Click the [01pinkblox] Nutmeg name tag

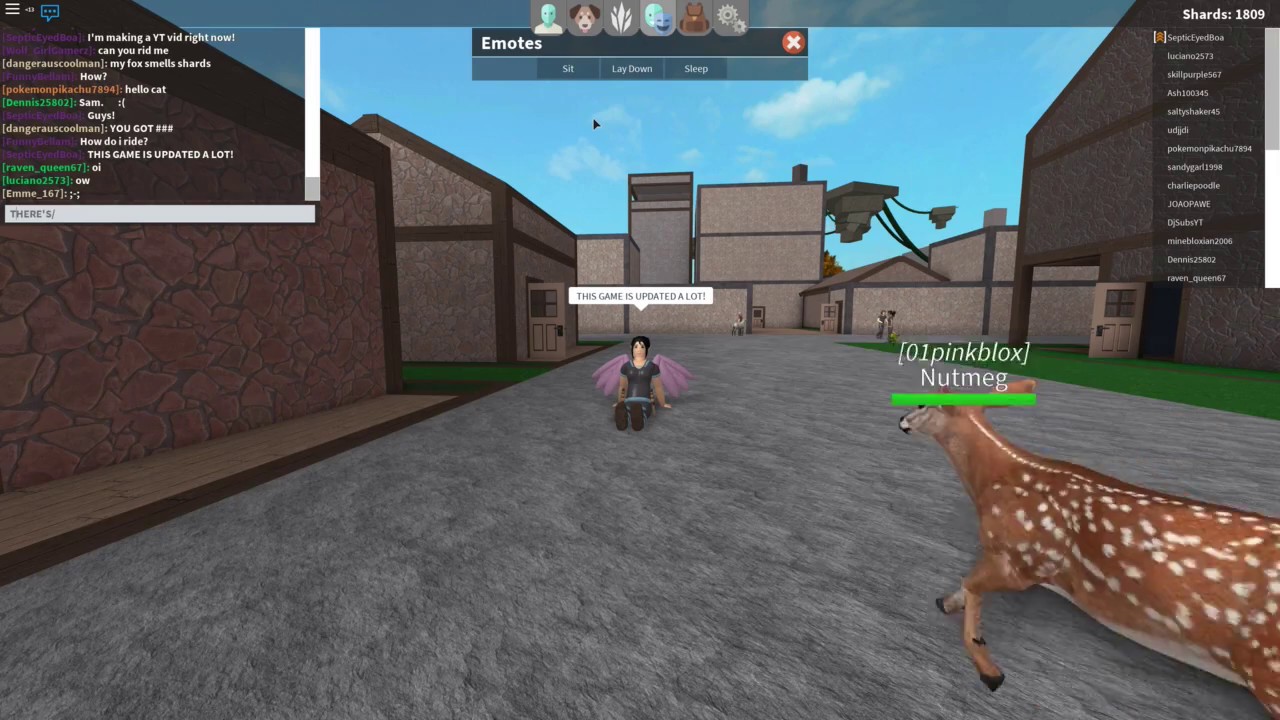pyautogui.click(x=962, y=365)
